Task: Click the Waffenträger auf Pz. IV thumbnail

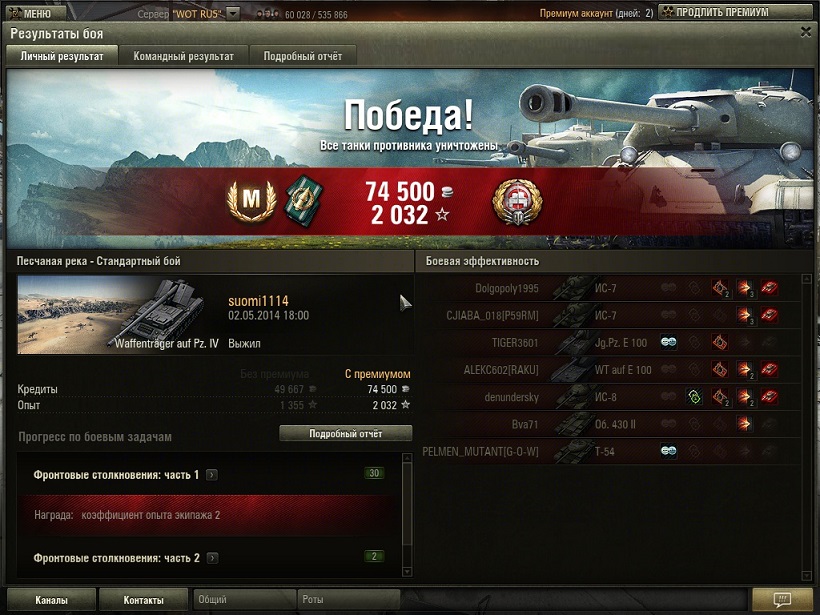Action: click(118, 315)
